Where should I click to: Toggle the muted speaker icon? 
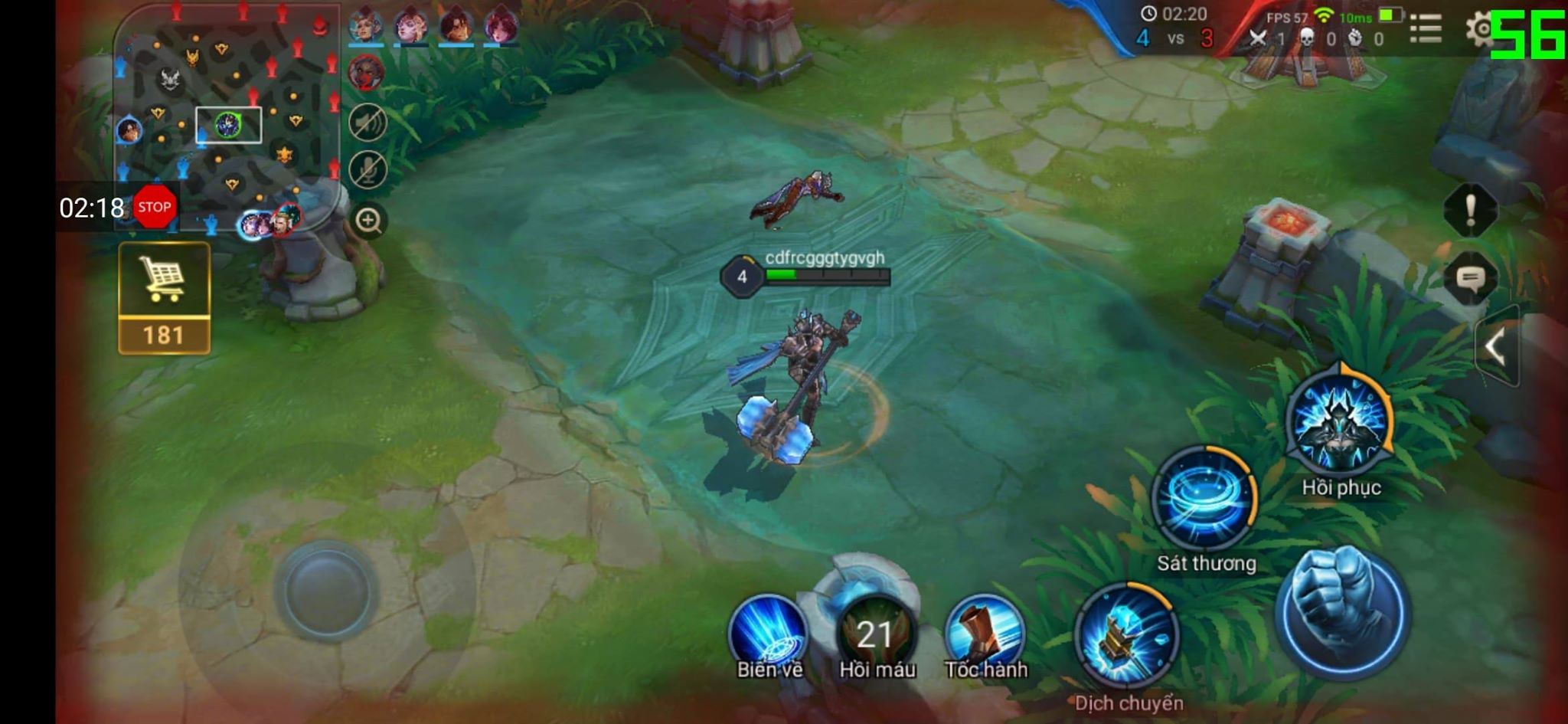[x=367, y=123]
